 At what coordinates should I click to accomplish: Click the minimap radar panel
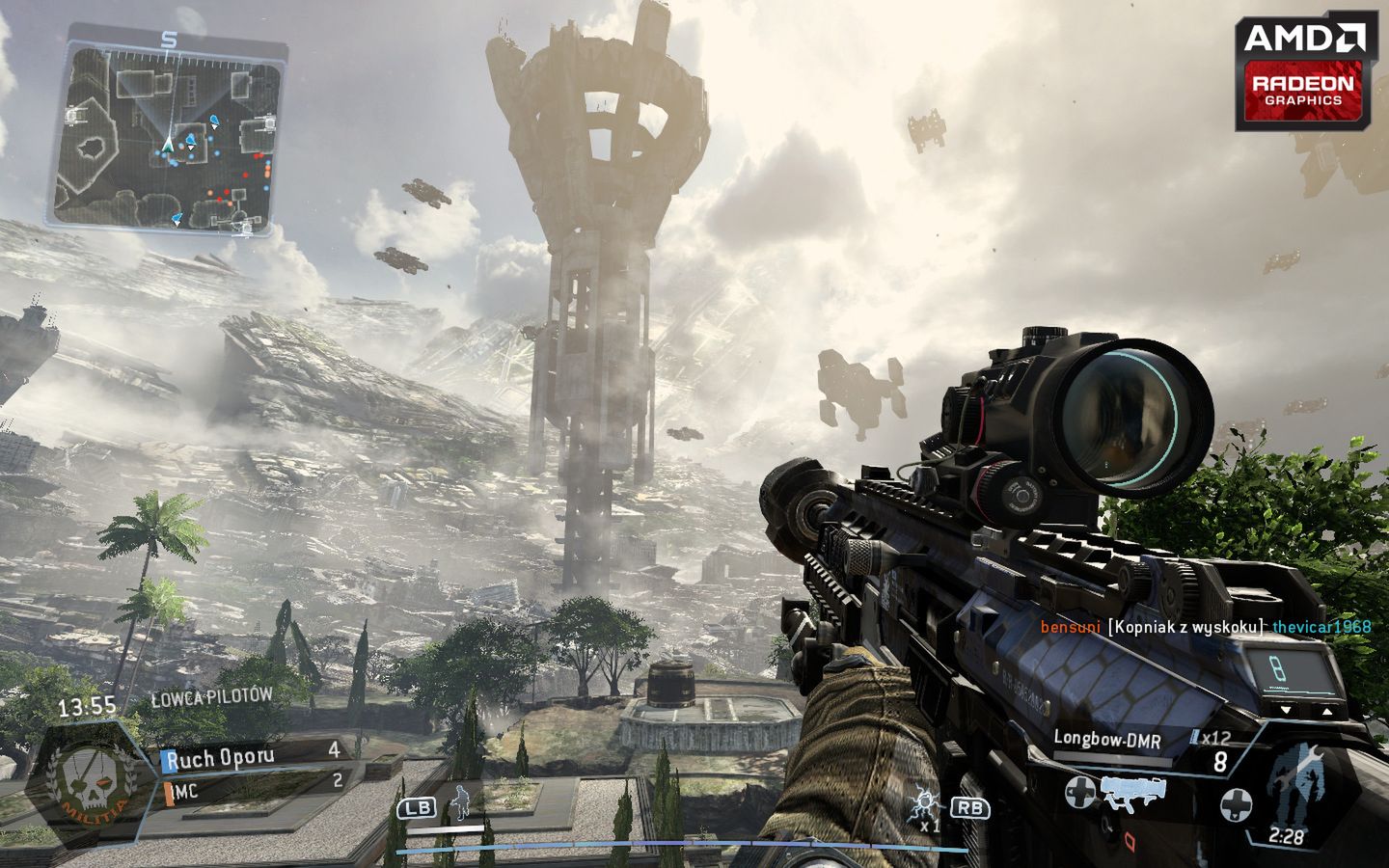point(170,135)
